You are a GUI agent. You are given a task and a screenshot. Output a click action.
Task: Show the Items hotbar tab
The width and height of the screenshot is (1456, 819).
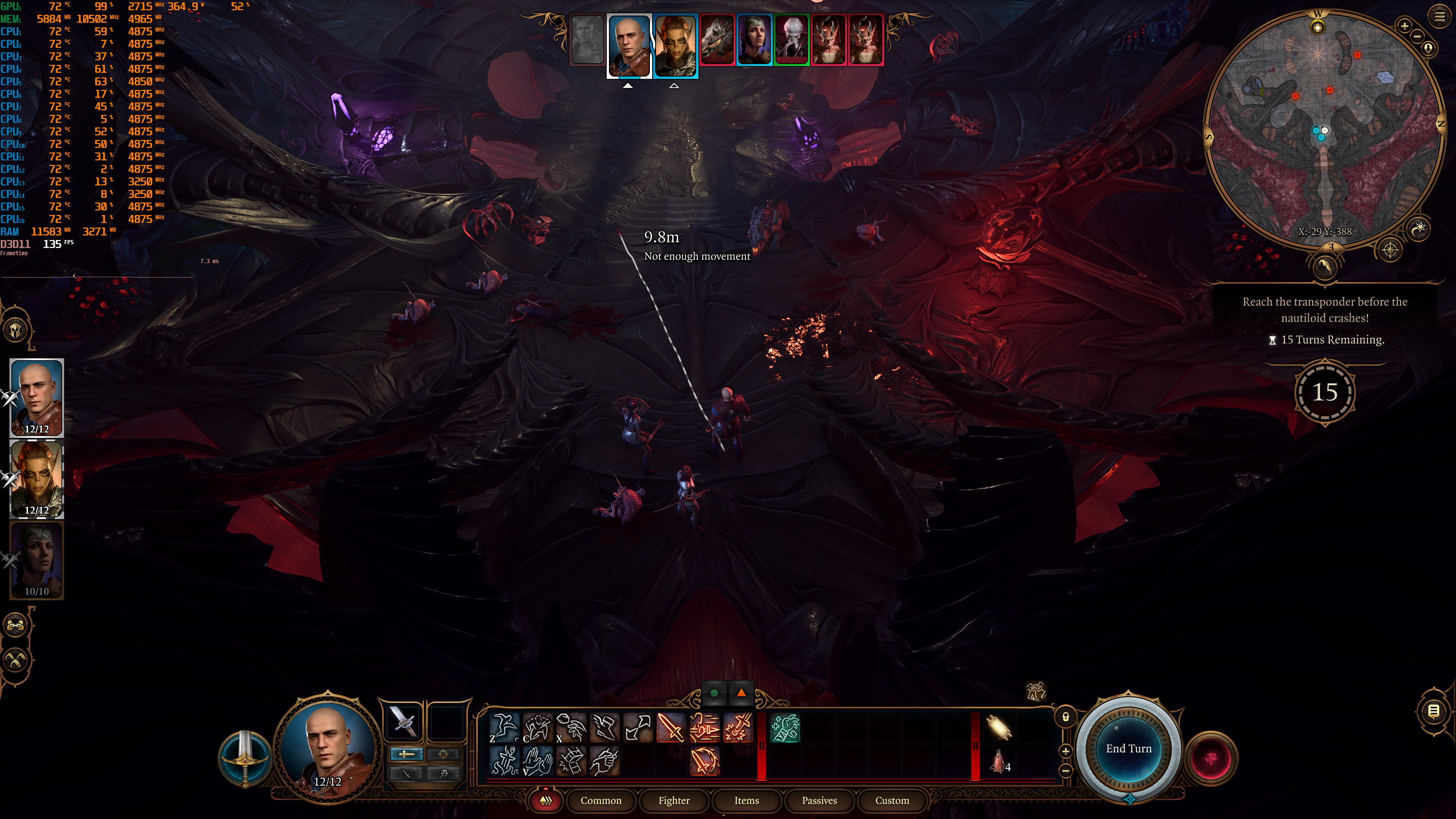tap(746, 800)
